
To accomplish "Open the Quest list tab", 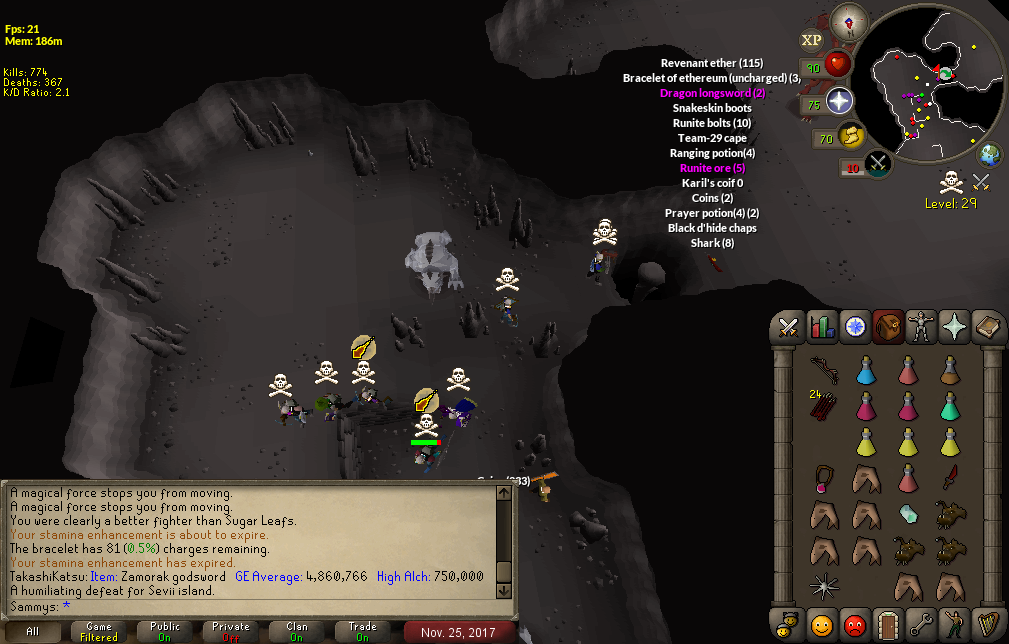I will tap(855, 327).
